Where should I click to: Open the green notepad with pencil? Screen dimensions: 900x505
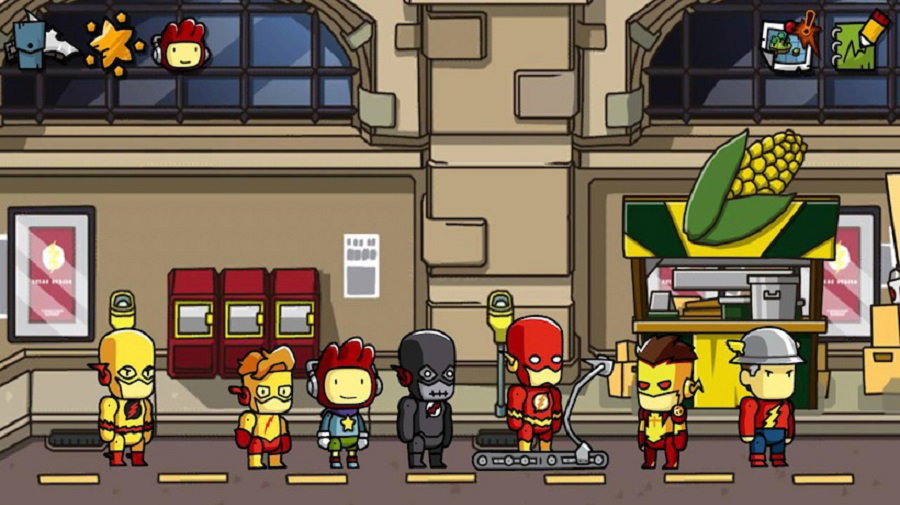click(x=857, y=44)
